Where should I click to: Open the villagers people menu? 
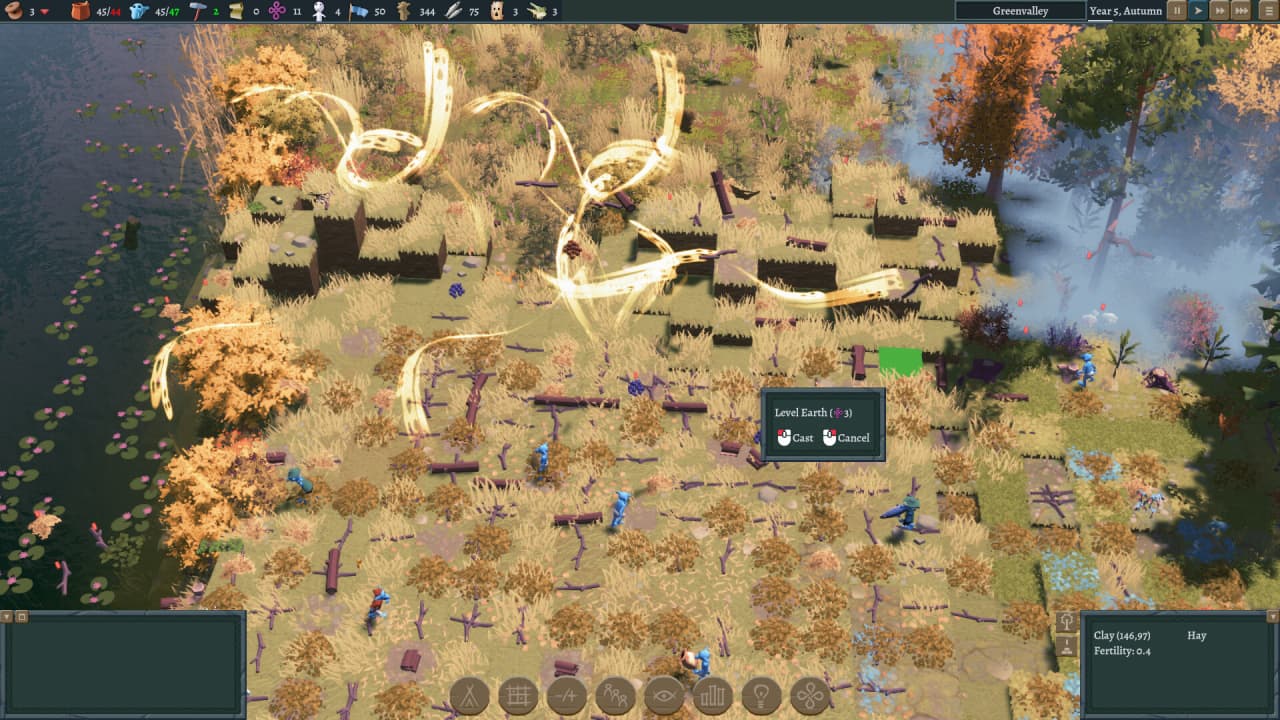pos(615,696)
